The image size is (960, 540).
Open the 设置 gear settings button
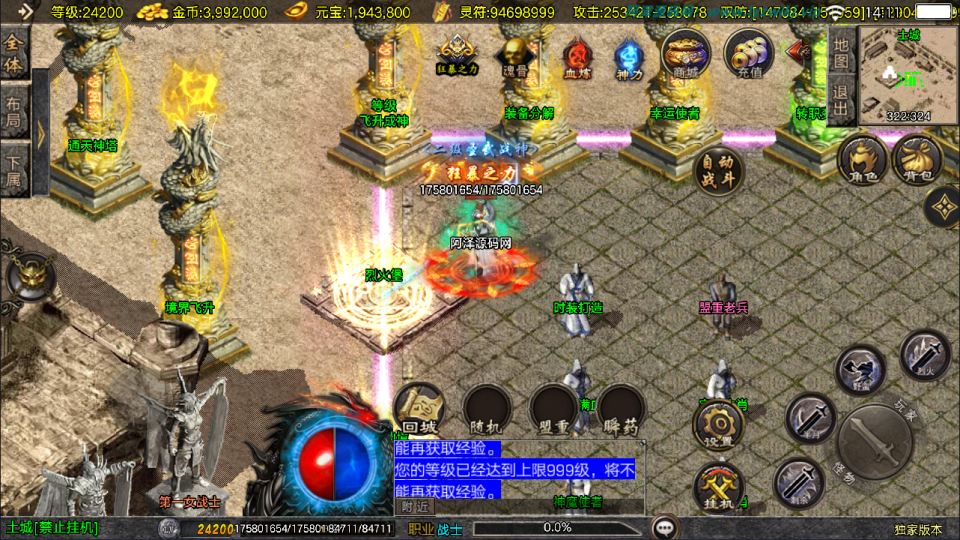pos(718,424)
